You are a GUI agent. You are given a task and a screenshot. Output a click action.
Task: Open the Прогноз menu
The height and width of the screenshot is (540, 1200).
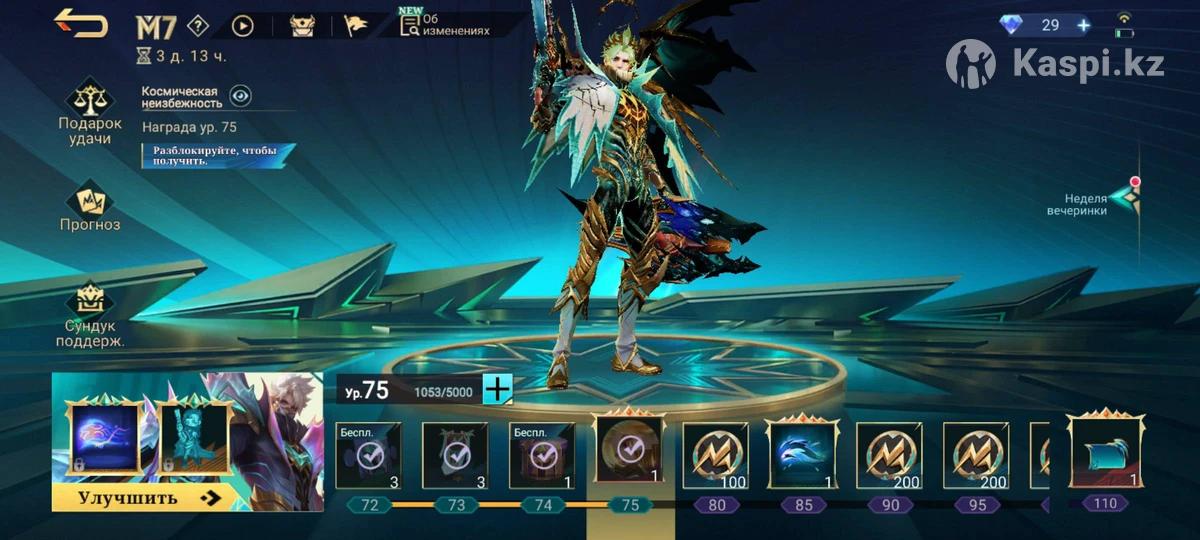coord(90,207)
